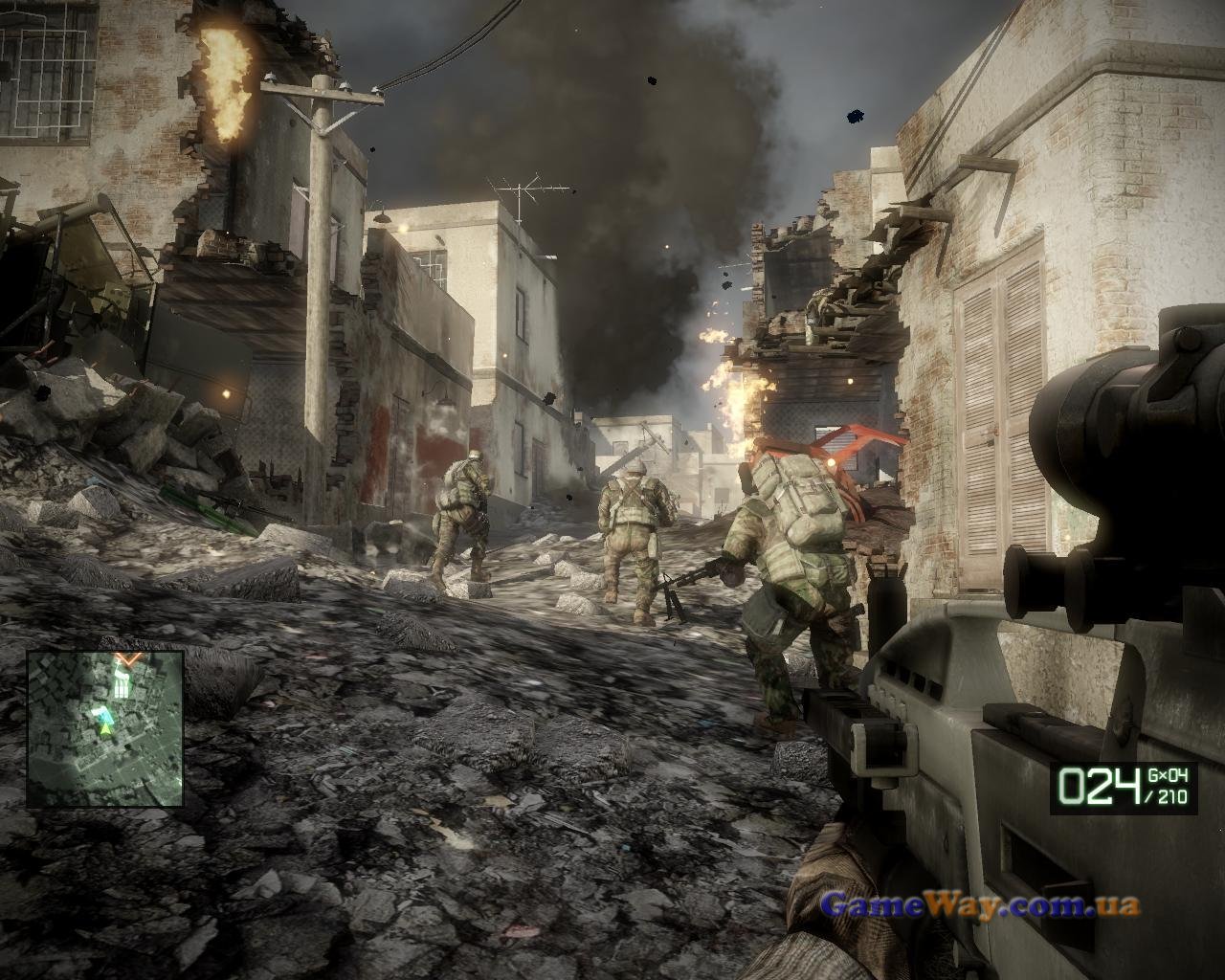Click the minimap in the corner
This screenshot has height=980, width=1225.
point(105,728)
